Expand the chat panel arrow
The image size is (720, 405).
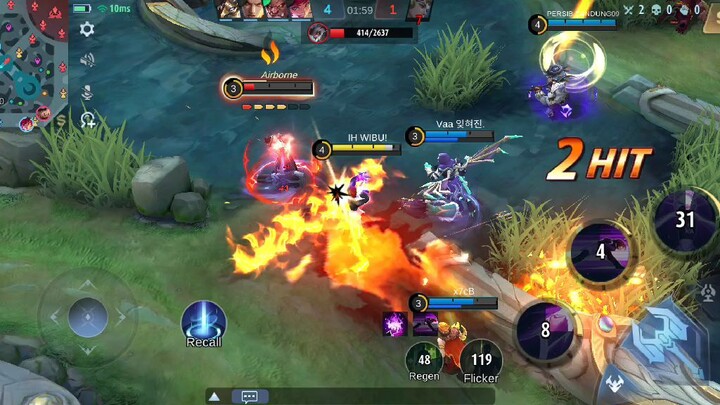point(214,396)
